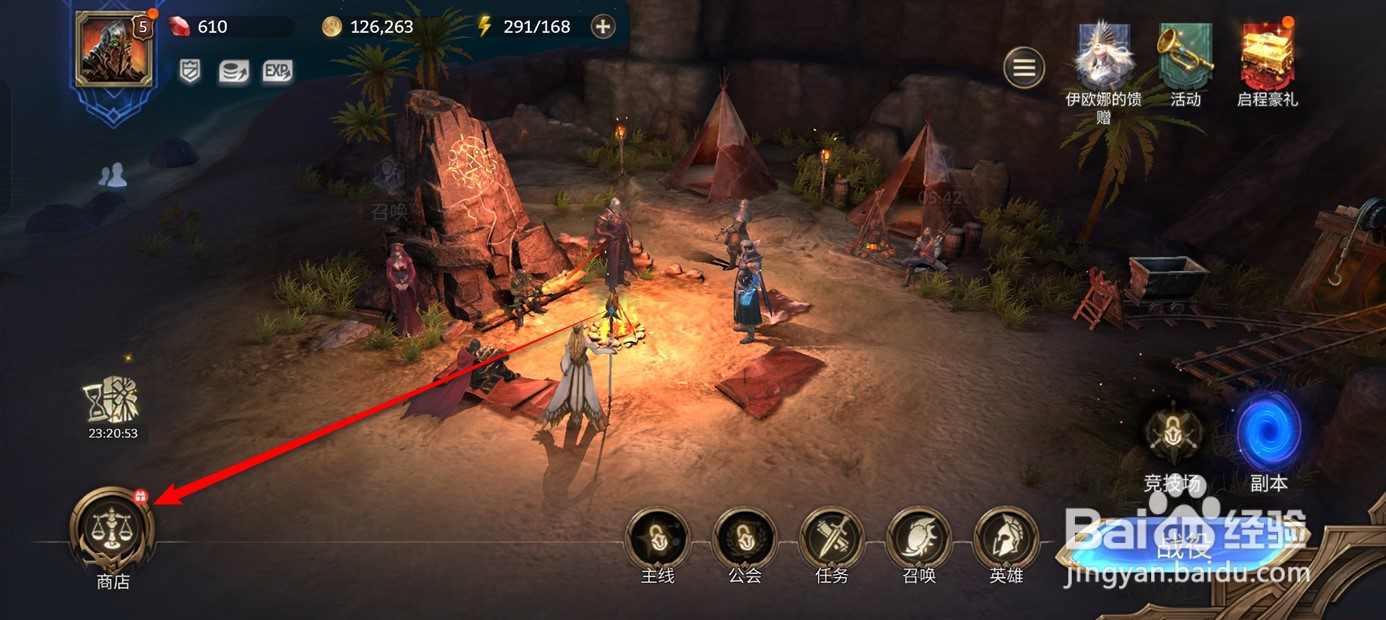The image size is (1386, 620).
Task: Open the 活动 events banner
Action: coord(1185,58)
